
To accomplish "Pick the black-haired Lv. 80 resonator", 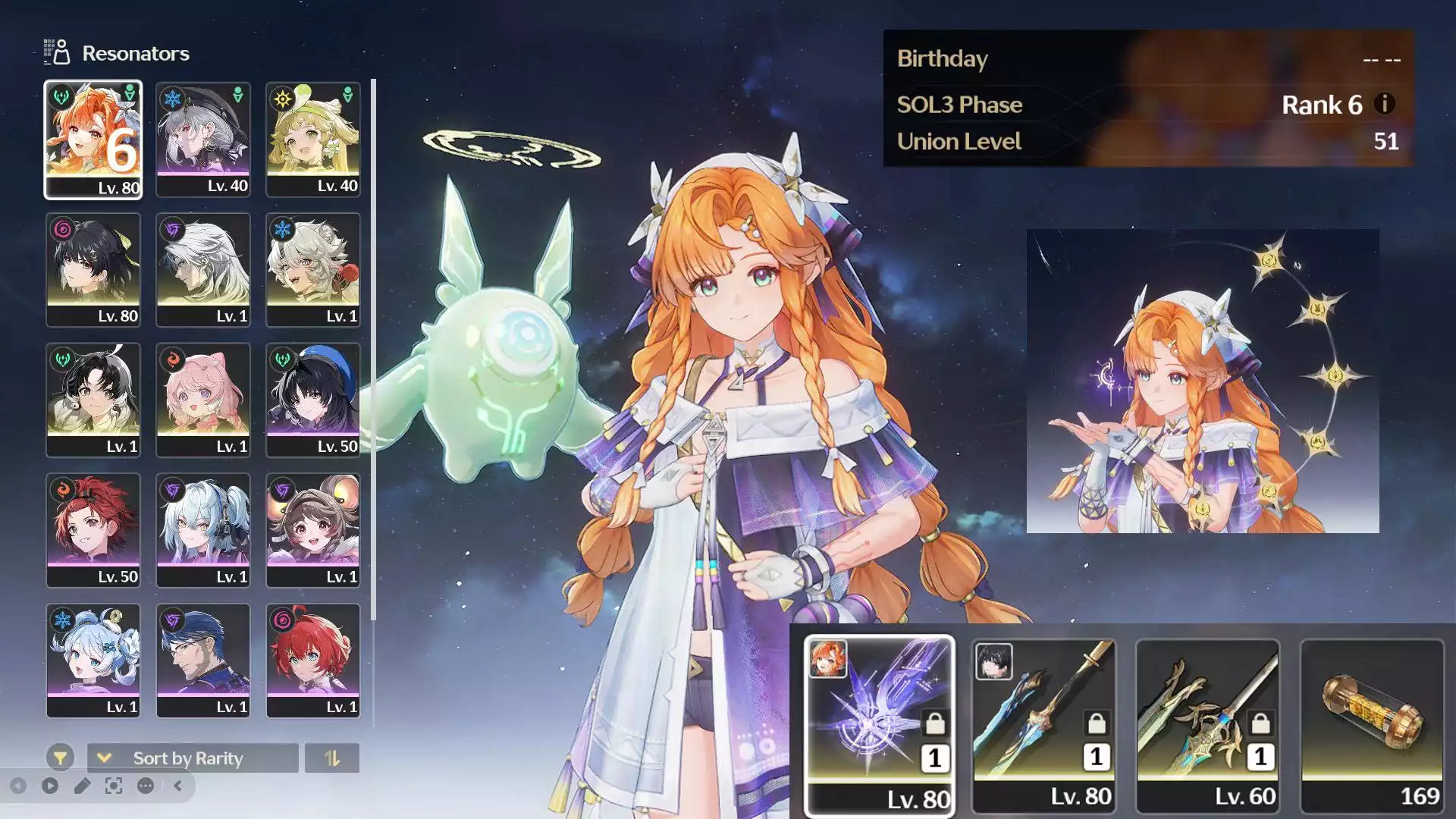I will coord(93,270).
